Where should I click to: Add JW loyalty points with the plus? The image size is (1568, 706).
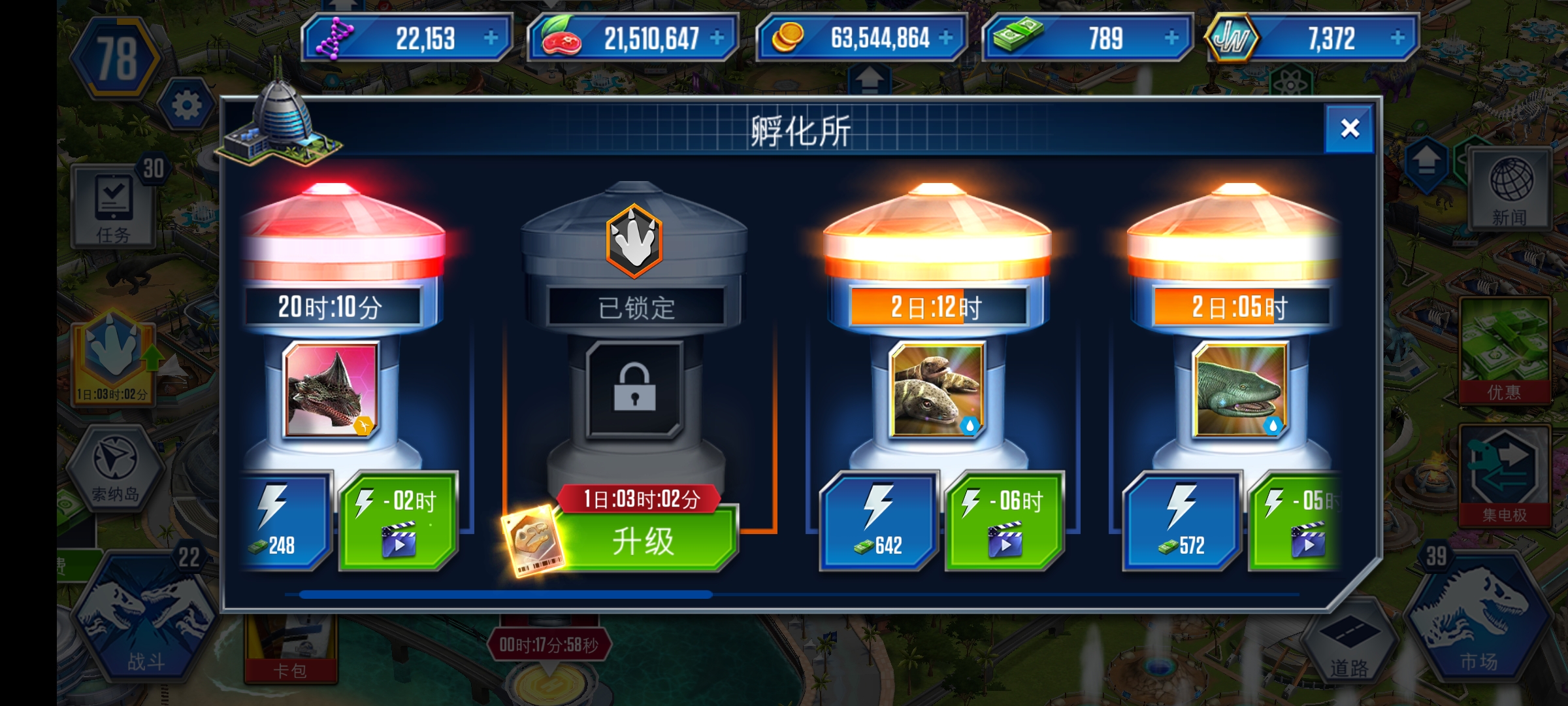(1397, 38)
